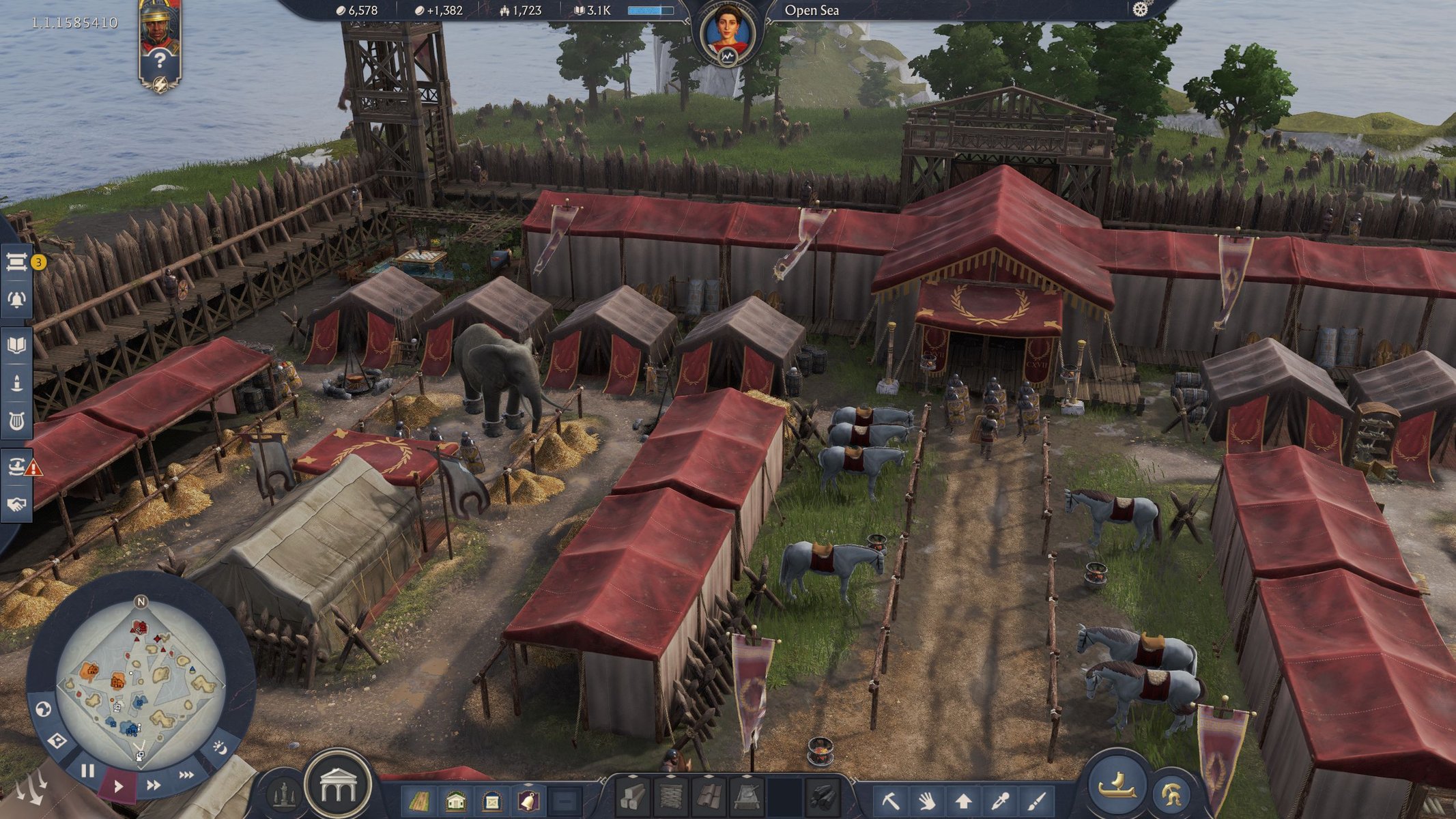Viewport: 1456px width, 819px height.
Task: Open the settings gear menu
Action: [1140, 10]
